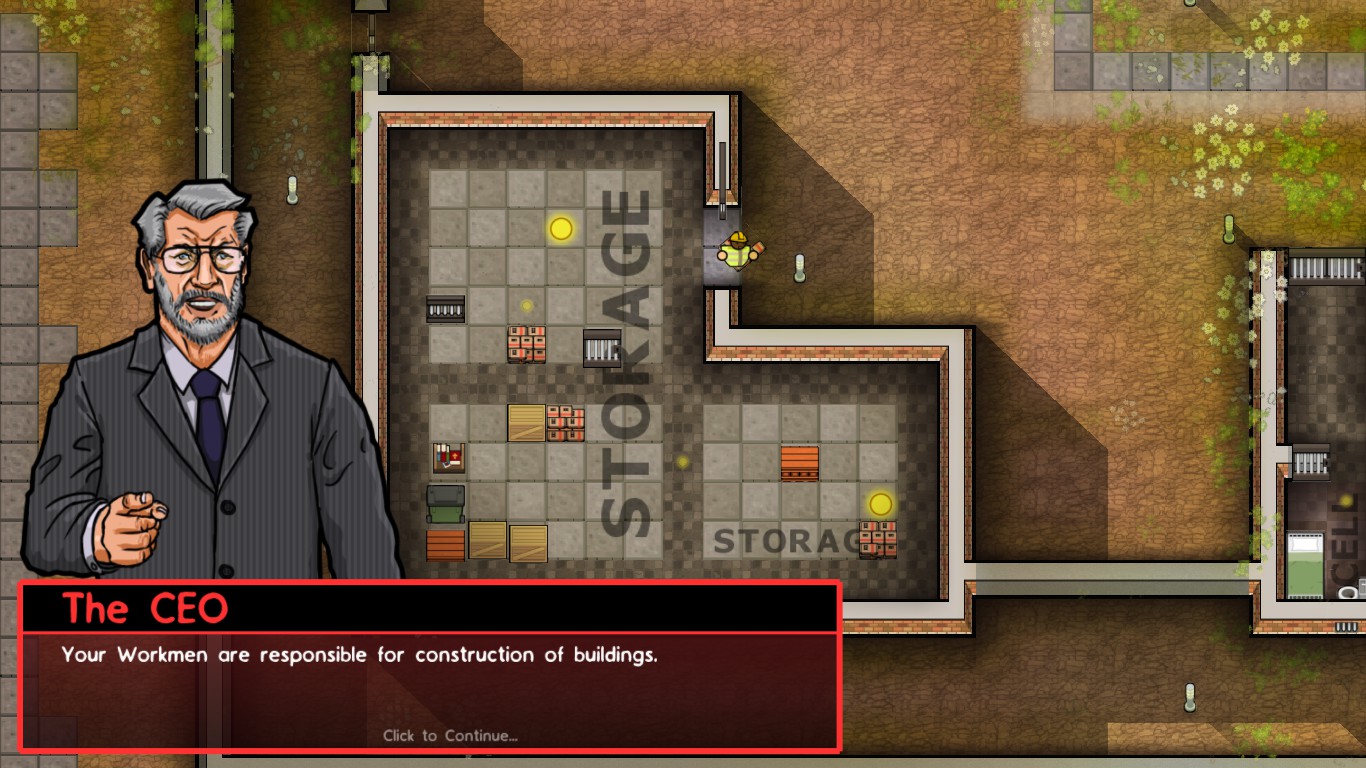Click the glowing yellow light in Storage

pos(558,228)
